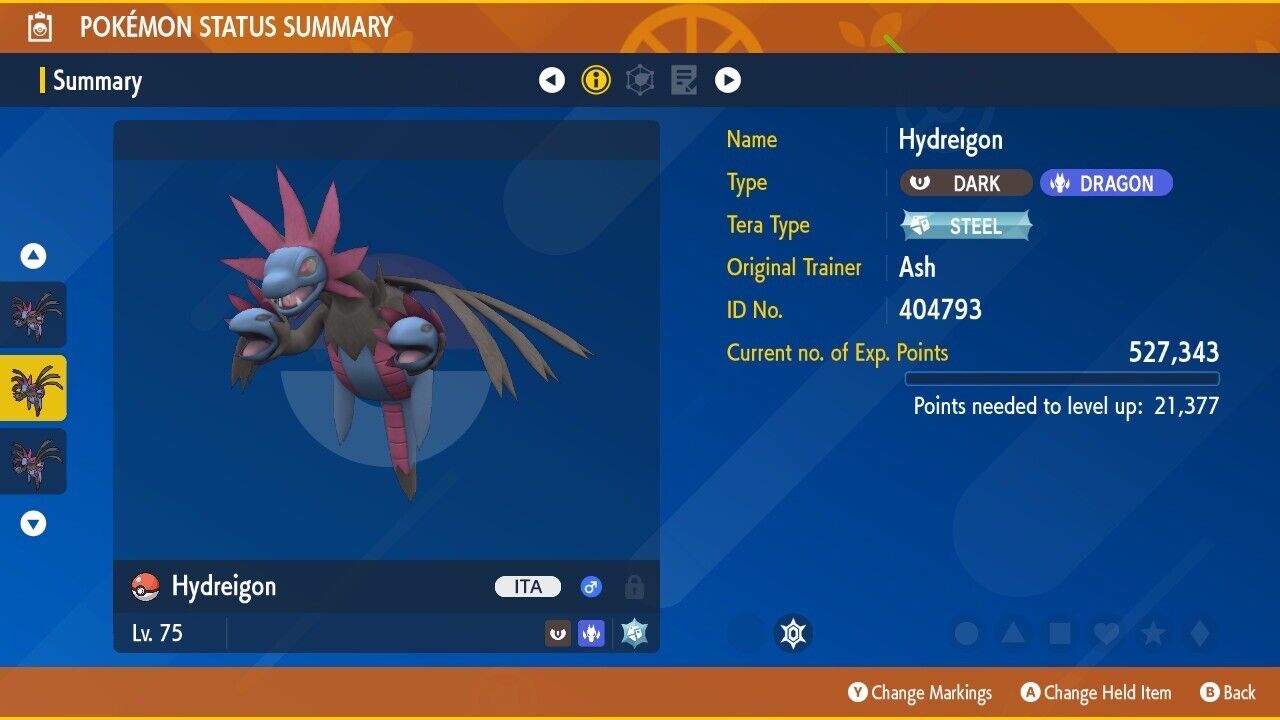
Task: Go Back from the summary screen
Action: [1227, 693]
